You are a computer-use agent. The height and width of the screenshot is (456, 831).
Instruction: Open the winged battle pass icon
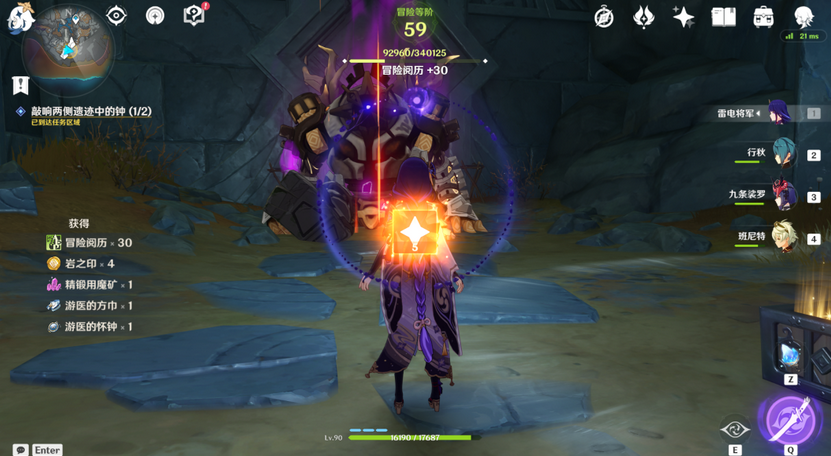point(645,17)
